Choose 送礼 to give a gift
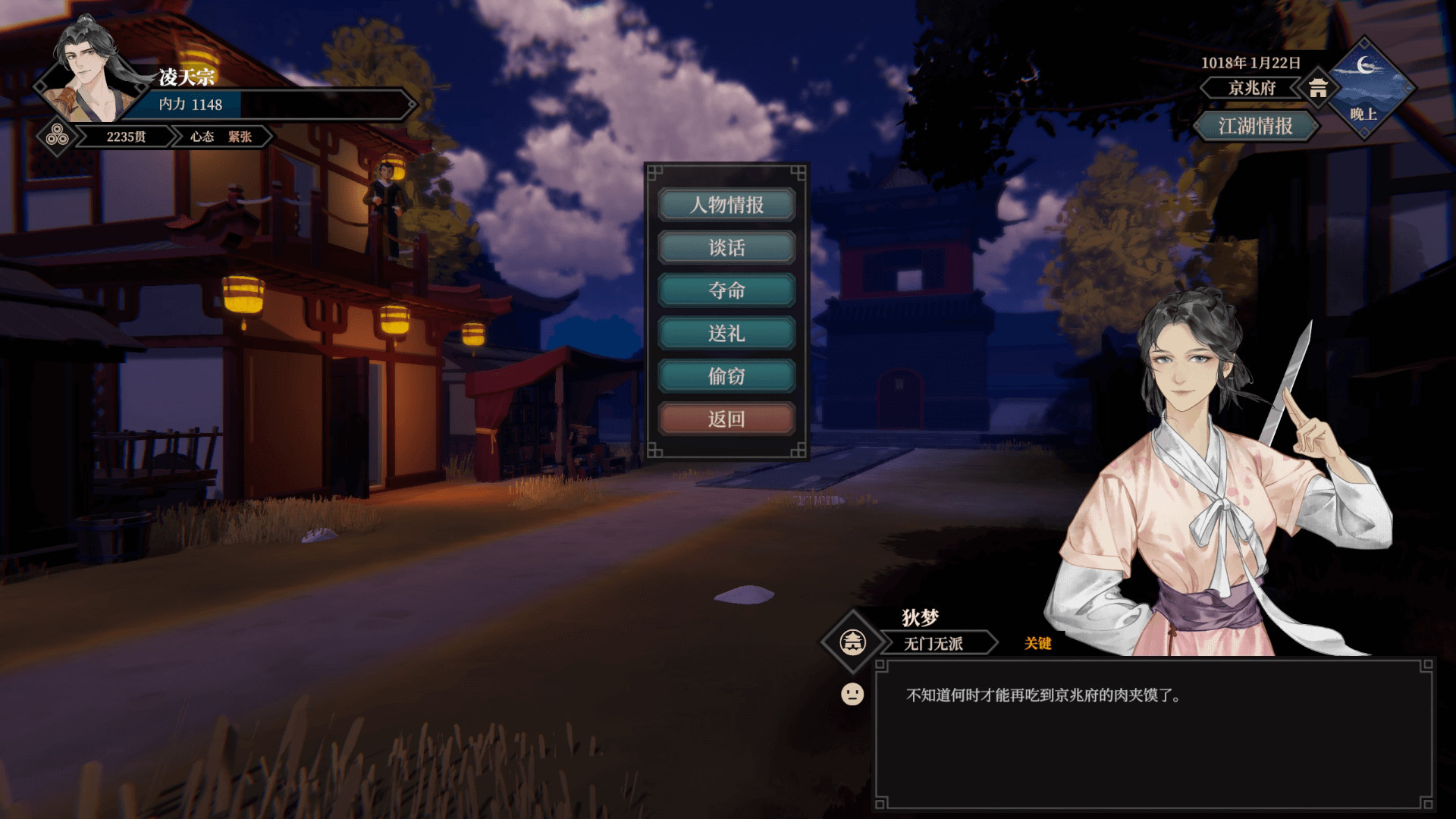 point(726,334)
